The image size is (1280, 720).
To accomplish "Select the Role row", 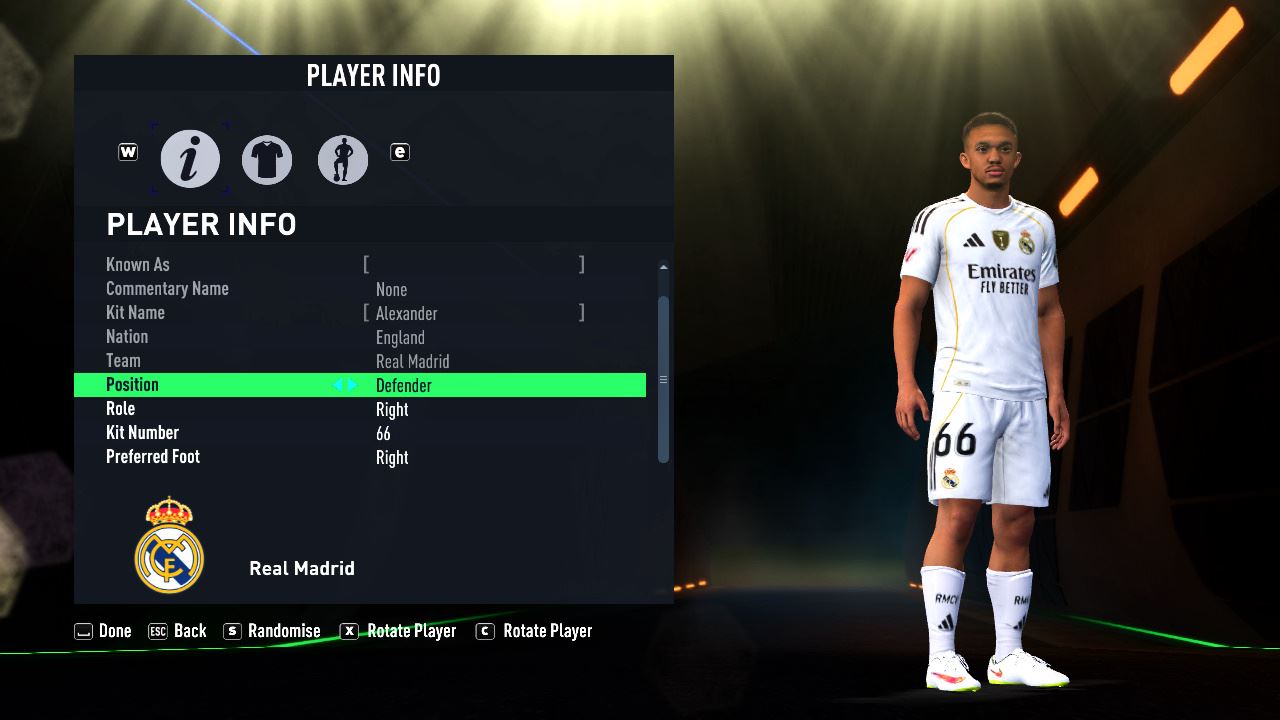I will tap(360, 409).
